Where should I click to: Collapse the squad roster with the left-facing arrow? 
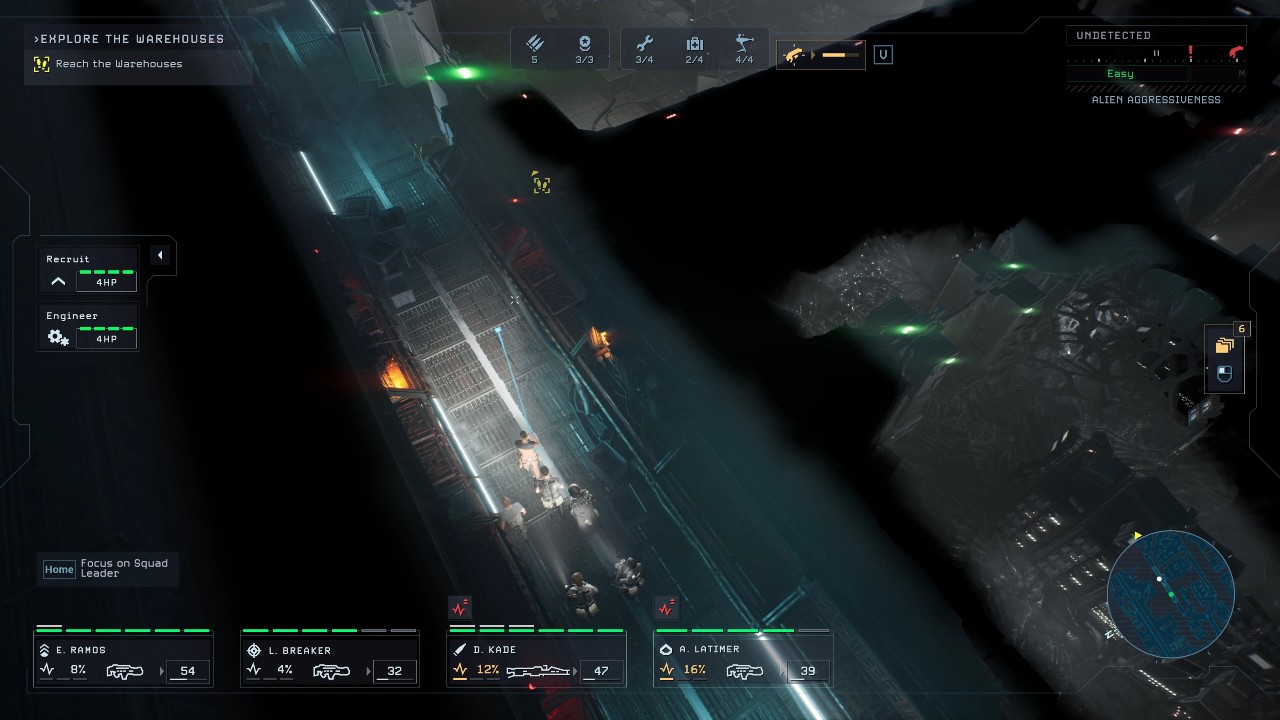160,255
